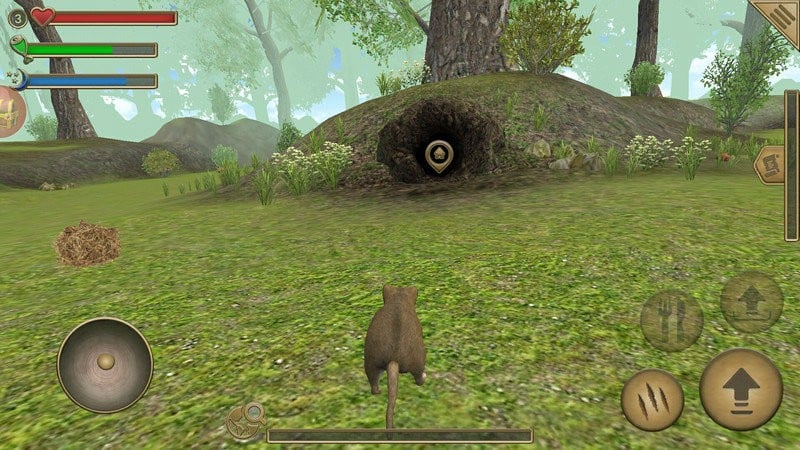Tap the virtual movement joystick

click(x=105, y=363)
